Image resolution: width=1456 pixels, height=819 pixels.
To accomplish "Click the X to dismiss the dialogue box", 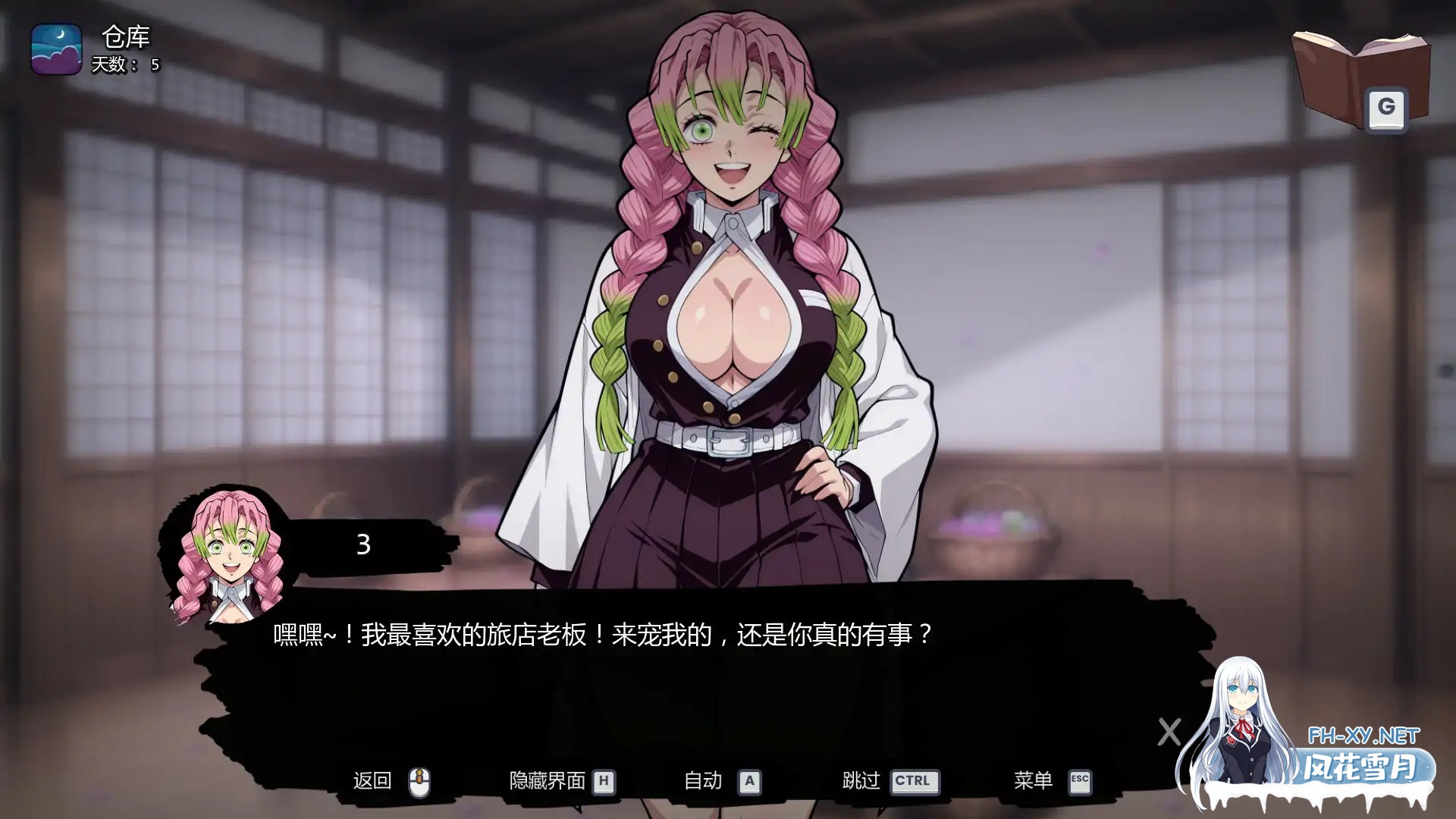I will (1168, 732).
